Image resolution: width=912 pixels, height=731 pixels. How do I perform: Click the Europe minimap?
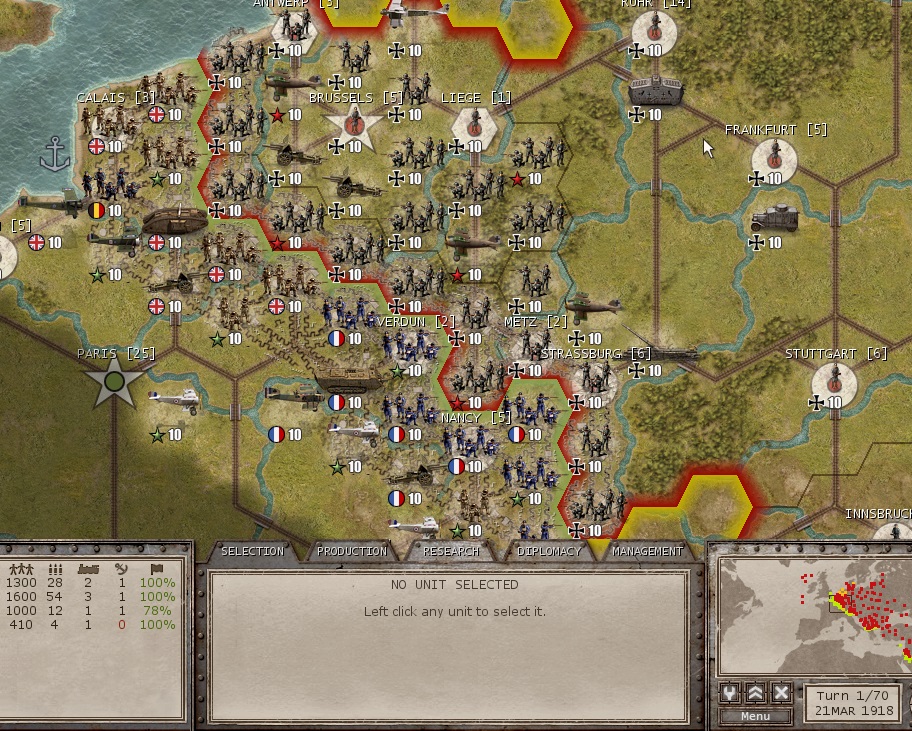click(x=812, y=610)
